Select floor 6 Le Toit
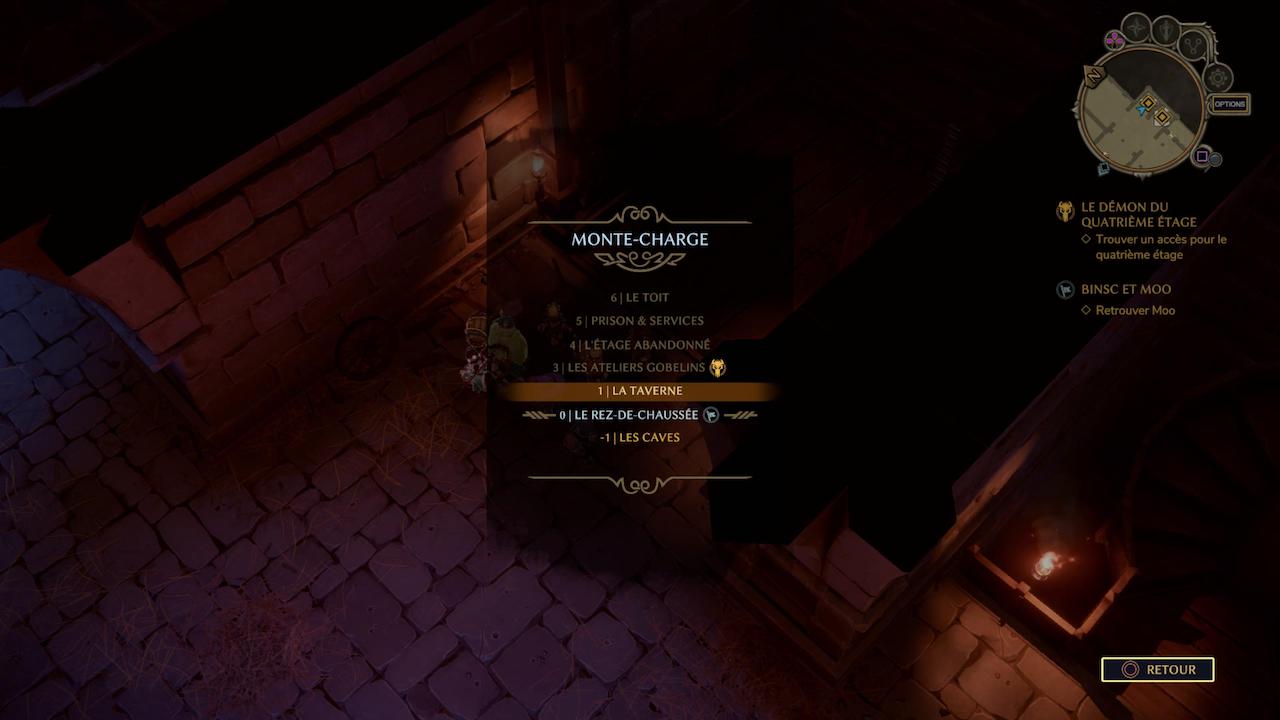 coord(639,298)
